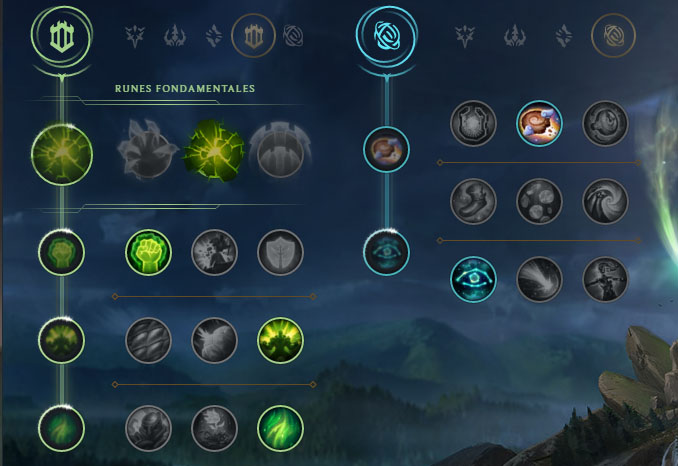
Task: Switch primary path to Domination
Action: [x=176, y=38]
